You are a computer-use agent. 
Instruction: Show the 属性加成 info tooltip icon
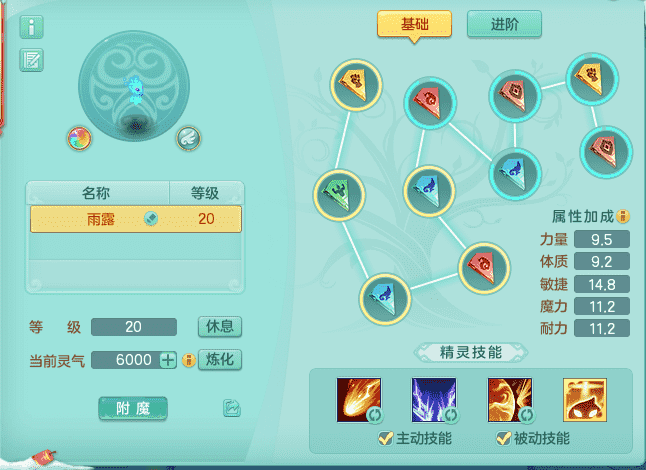click(x=623, y=216)
